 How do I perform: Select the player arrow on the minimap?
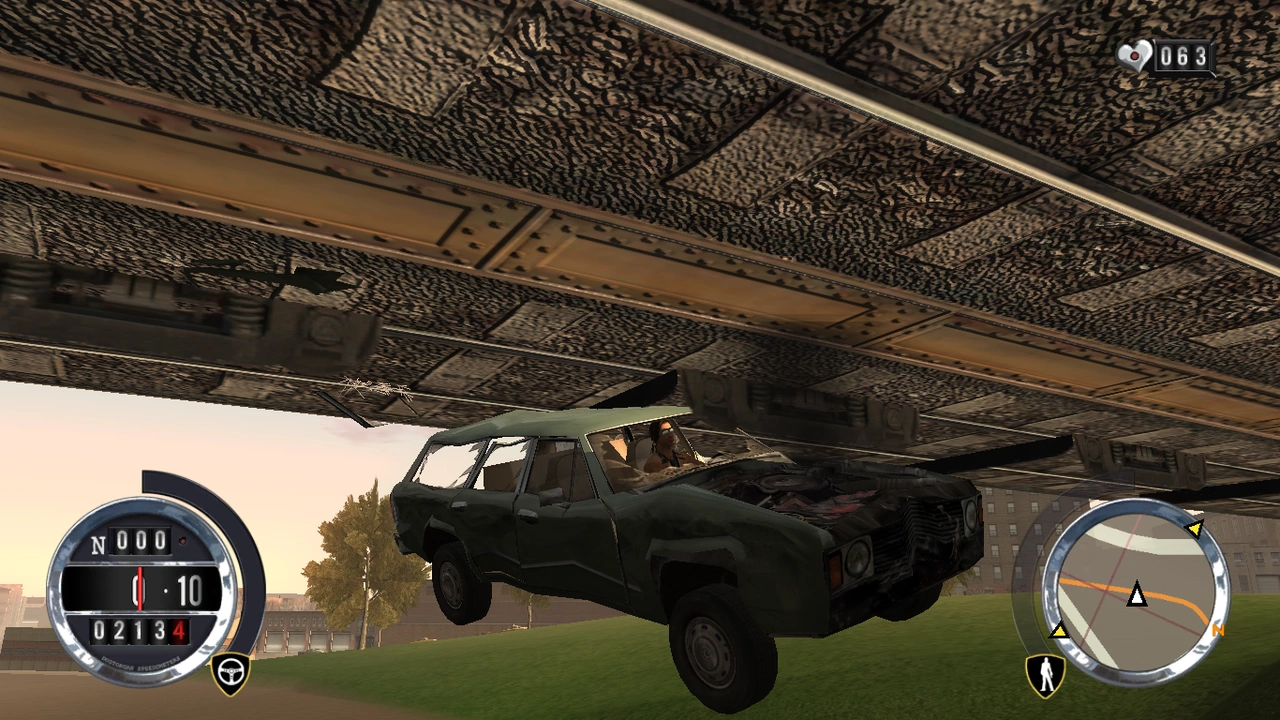(1136, 596)
